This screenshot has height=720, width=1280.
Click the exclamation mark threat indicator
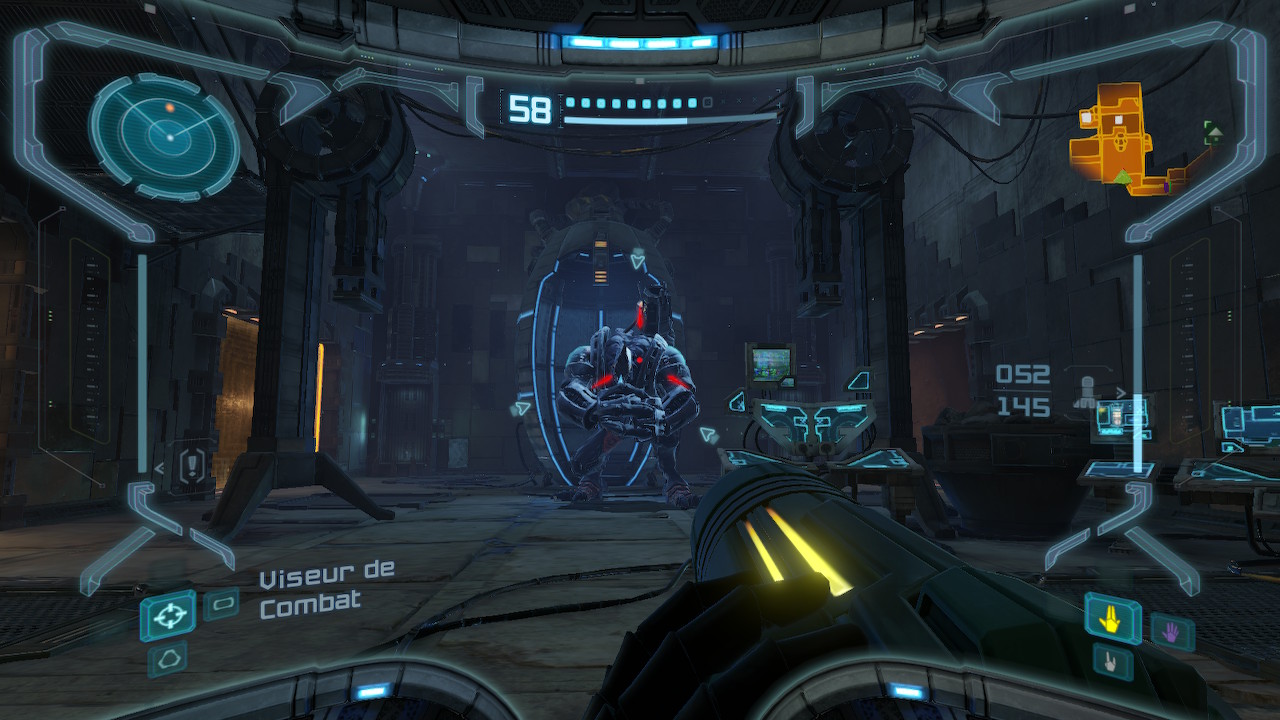(x=194, y=464)
